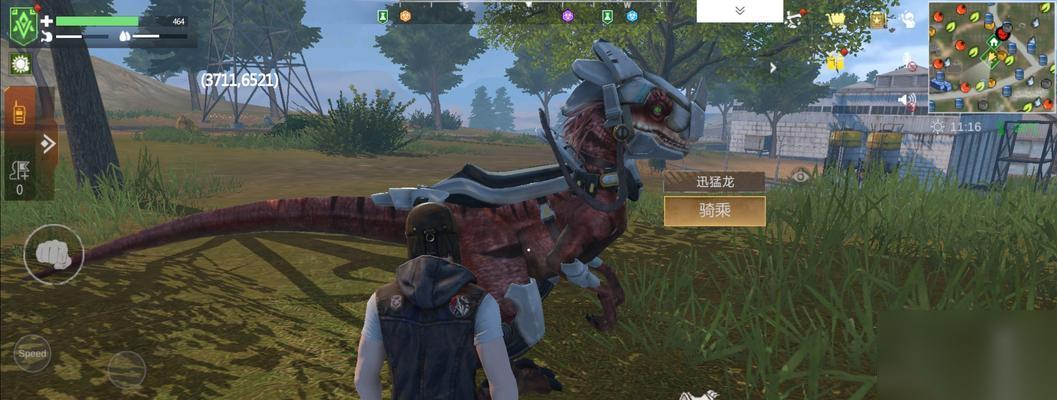Open the shopping cart store icon

[837, 19]
